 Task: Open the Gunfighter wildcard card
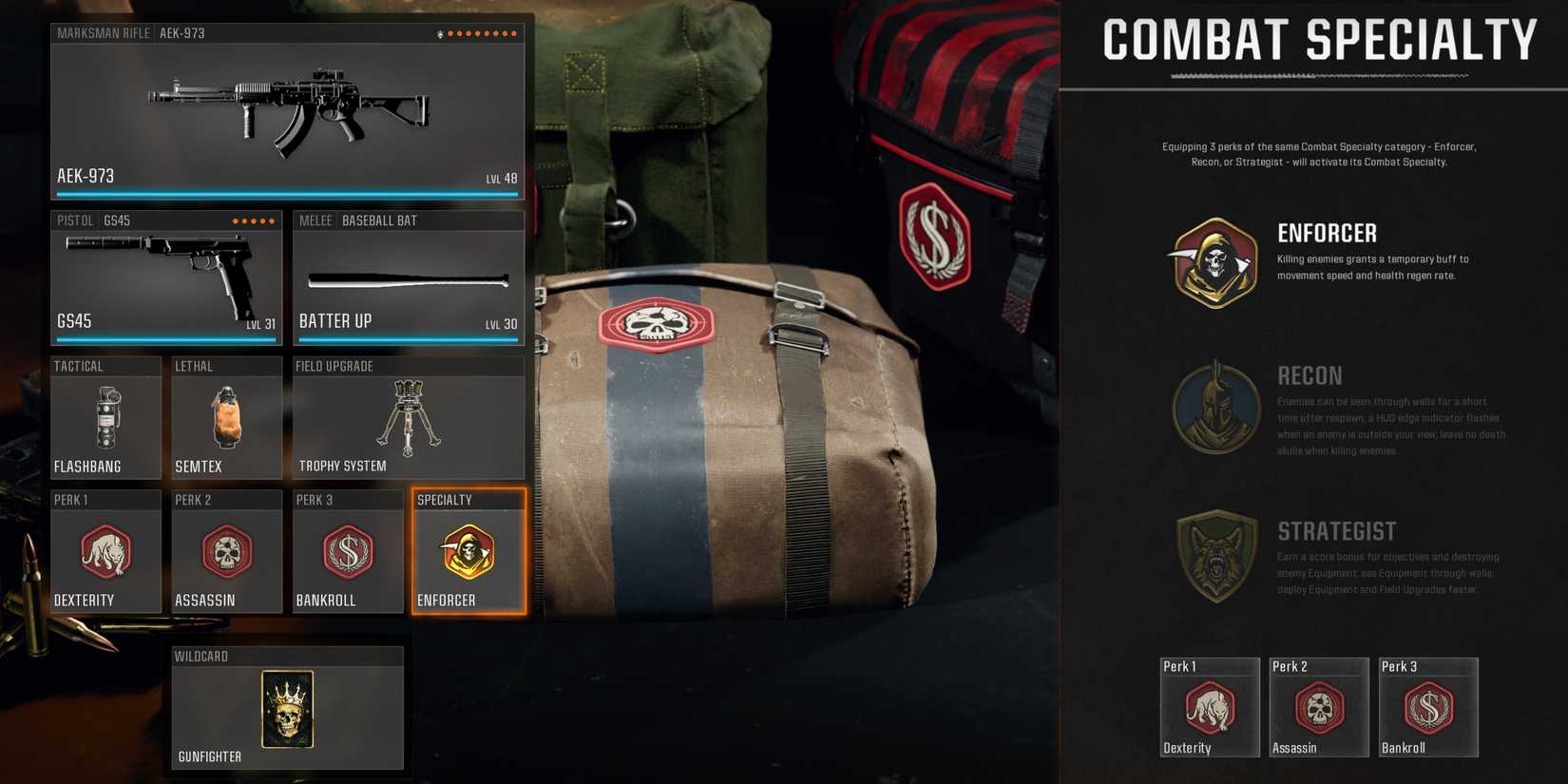287,708
